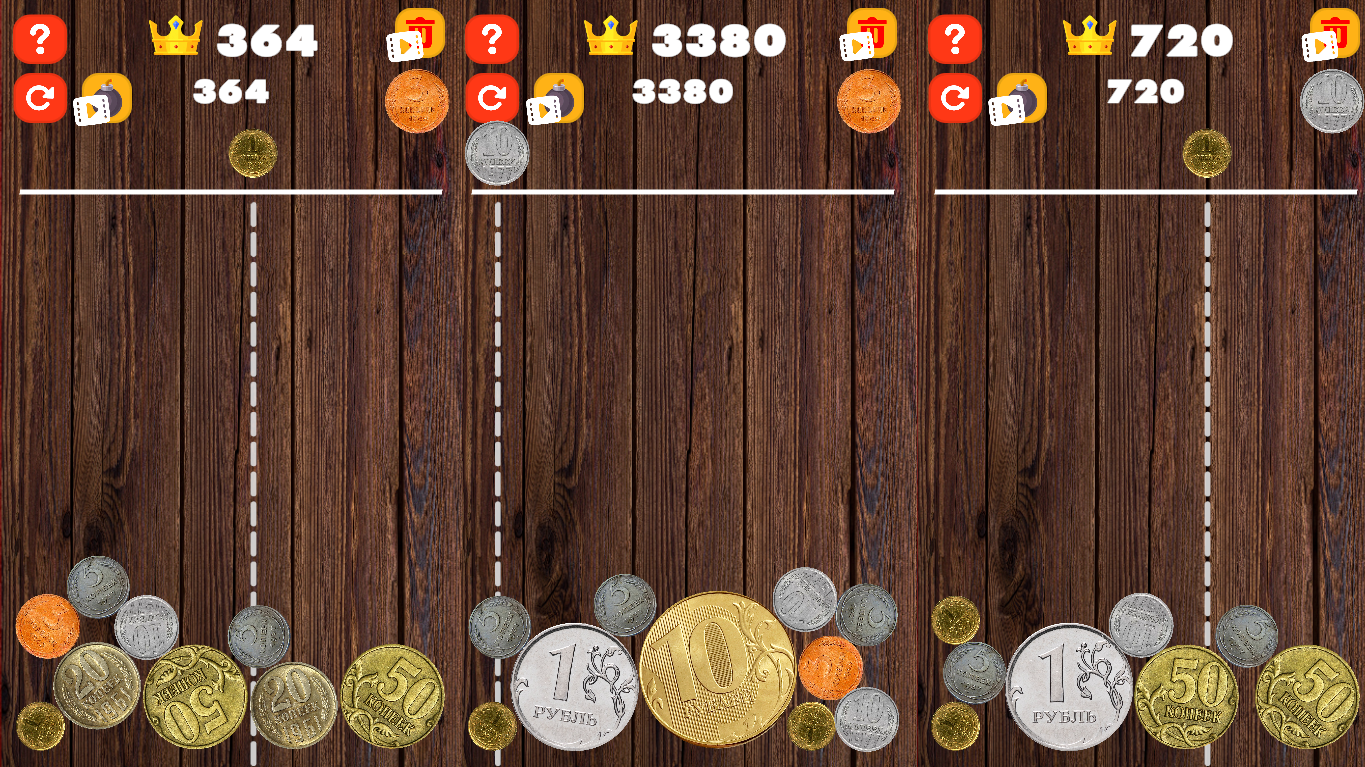1365x767 pixels.
Task: Activate the bomb power-up in the left panel
Action: [105, 98]
